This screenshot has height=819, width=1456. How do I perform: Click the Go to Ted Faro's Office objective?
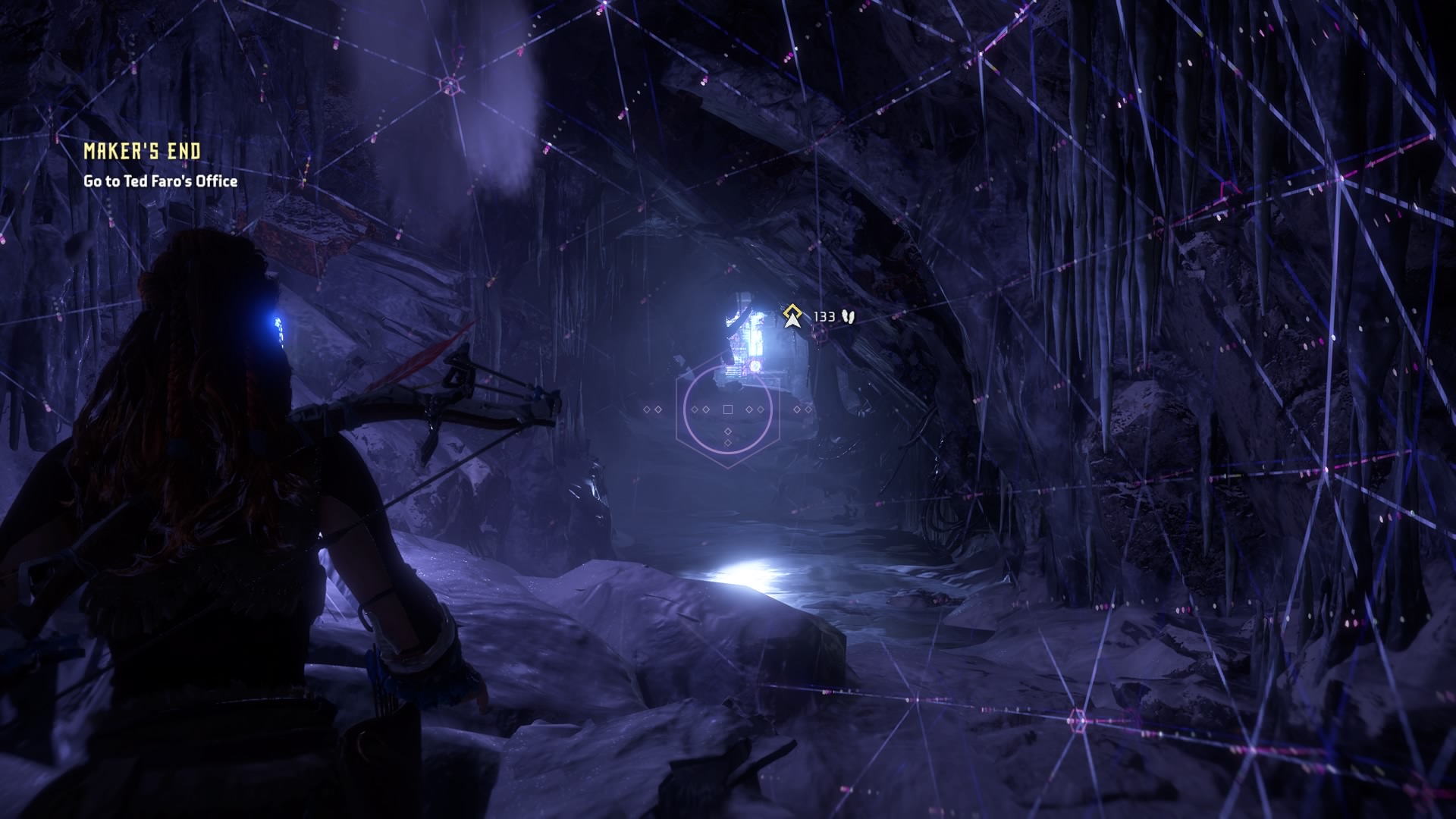tap(160, 181)
